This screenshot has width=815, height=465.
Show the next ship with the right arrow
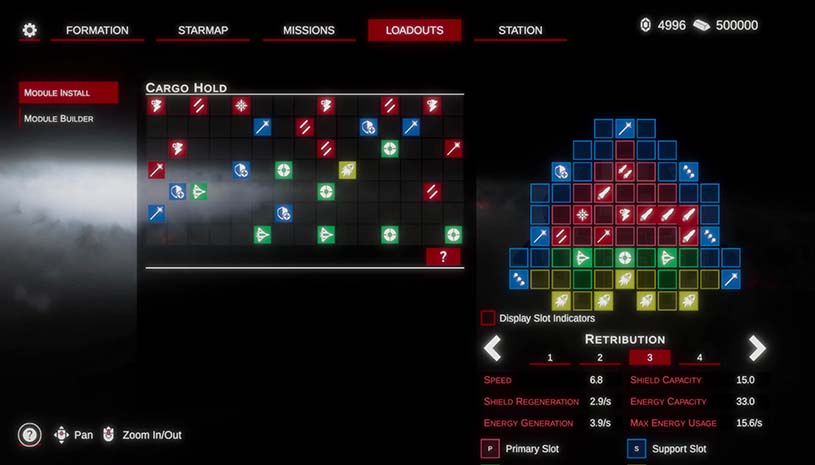pyautogui.click(x=757, y=348)
